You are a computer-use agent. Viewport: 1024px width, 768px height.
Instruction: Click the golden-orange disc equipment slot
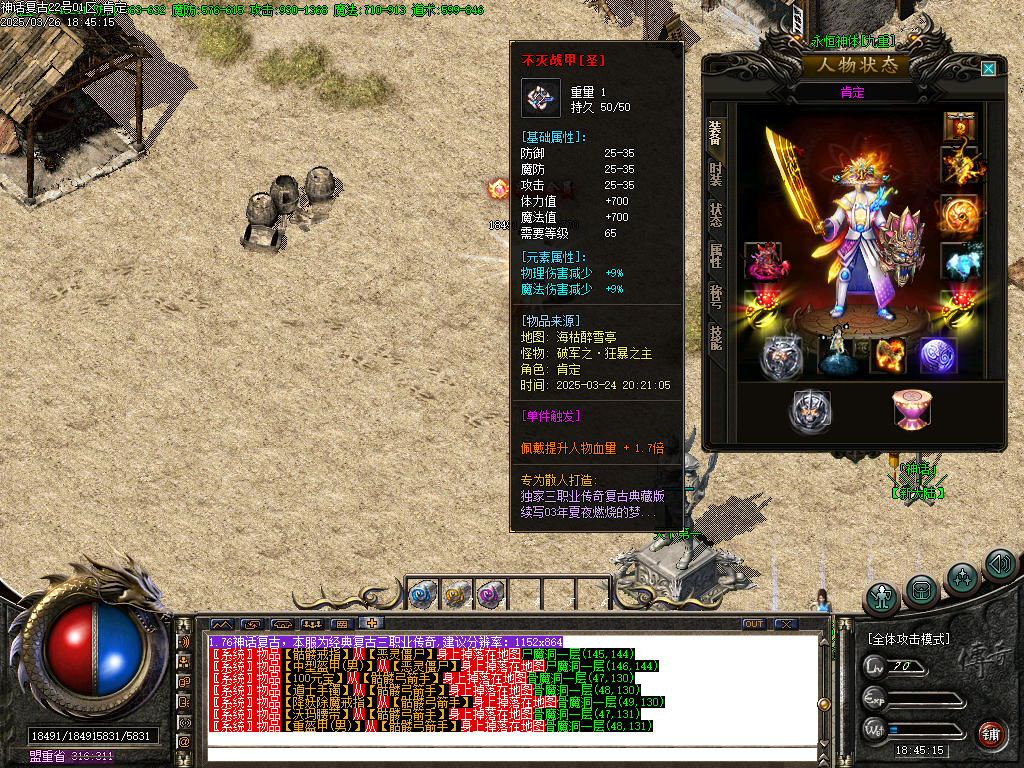(x=960, y=213)
